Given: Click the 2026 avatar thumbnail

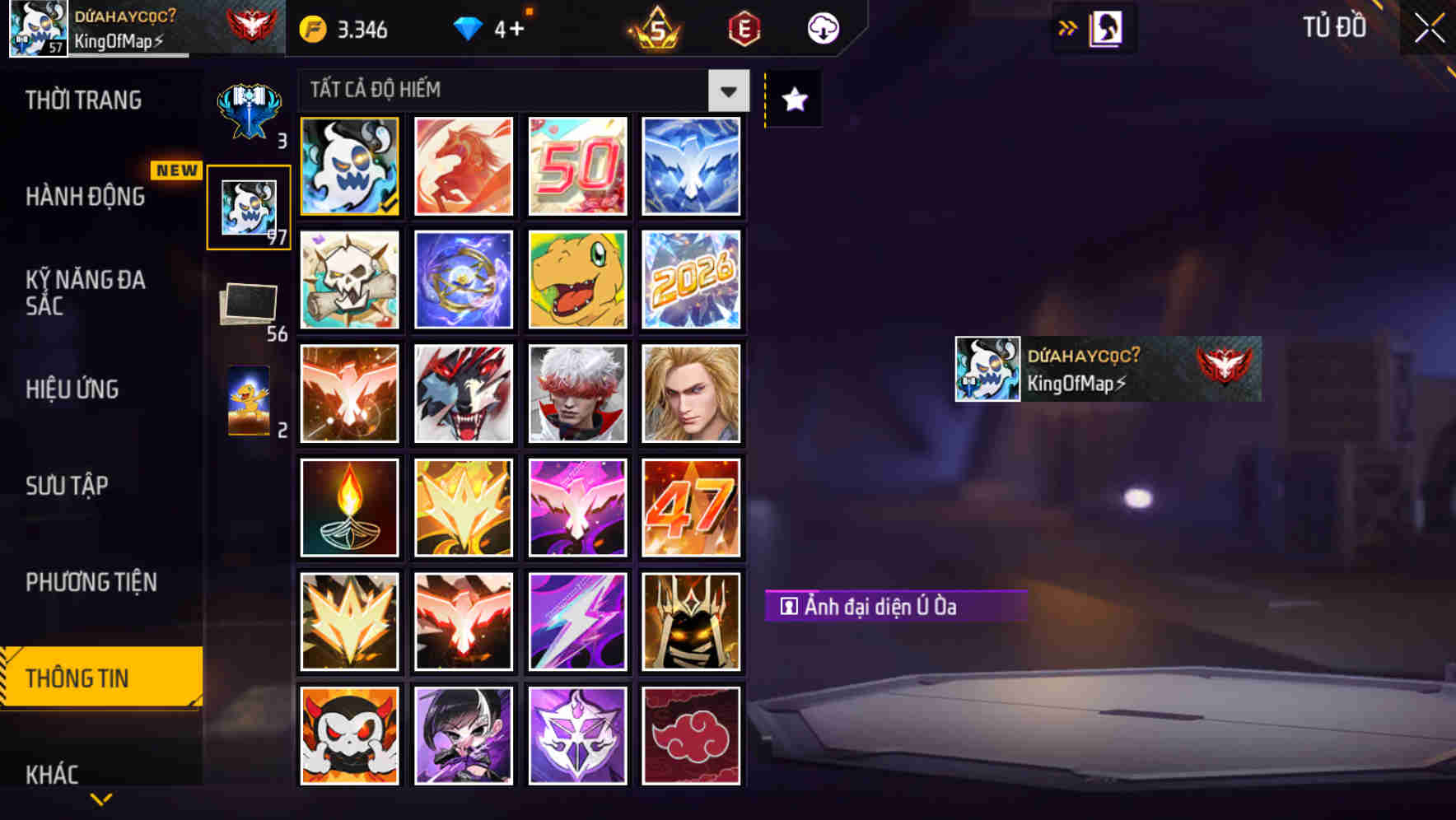Looking at the screenshot, I should pos(692,280).
